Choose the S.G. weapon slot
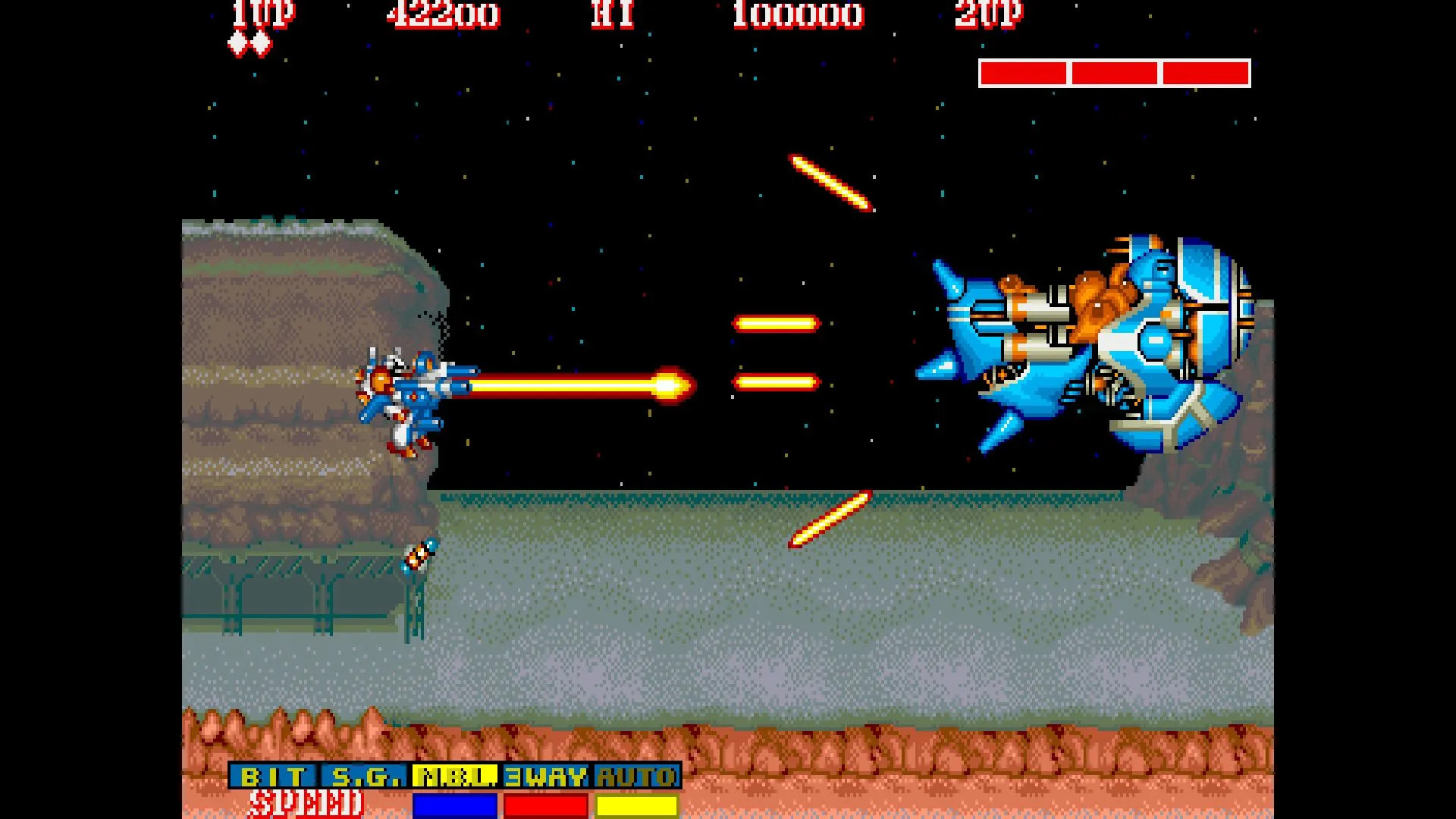The width and height of the screenshot is (1456, 819). 365,777
